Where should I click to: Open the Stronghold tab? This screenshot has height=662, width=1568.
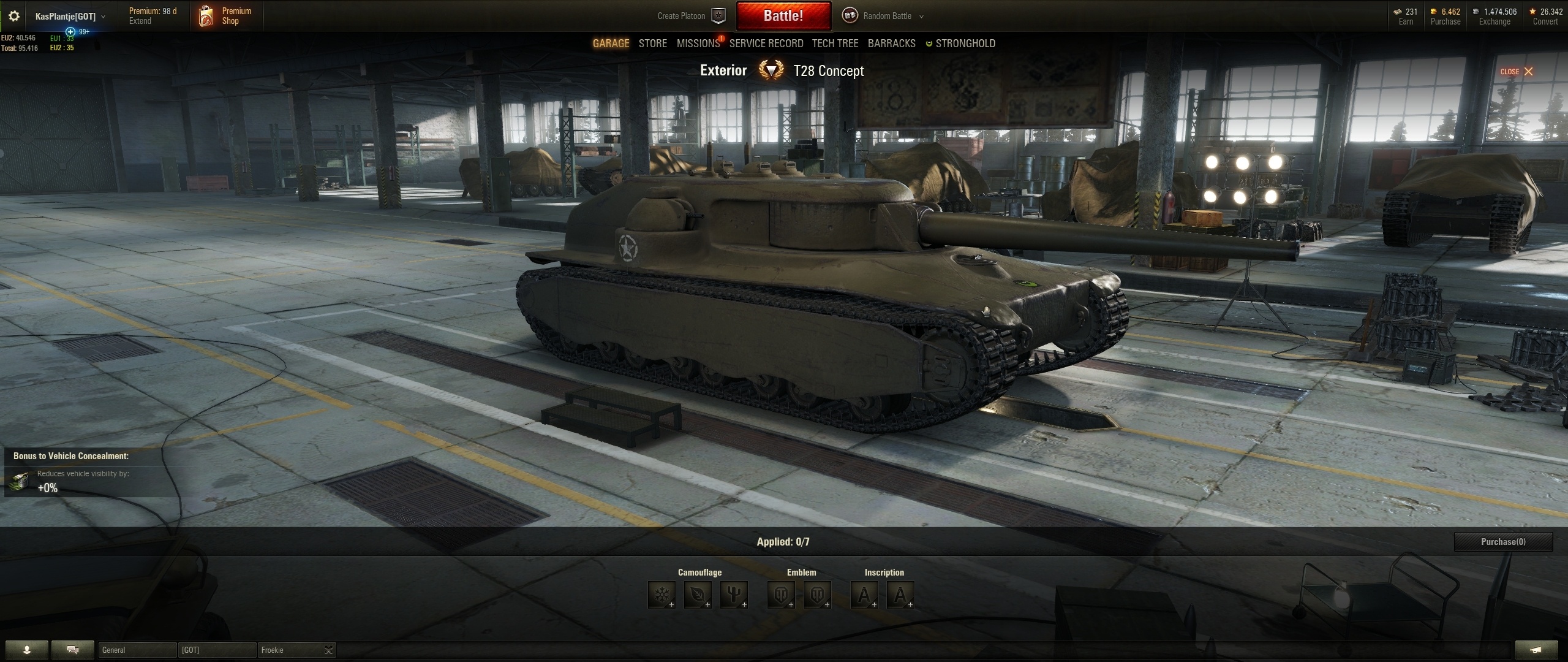click(x=965, y=44)
